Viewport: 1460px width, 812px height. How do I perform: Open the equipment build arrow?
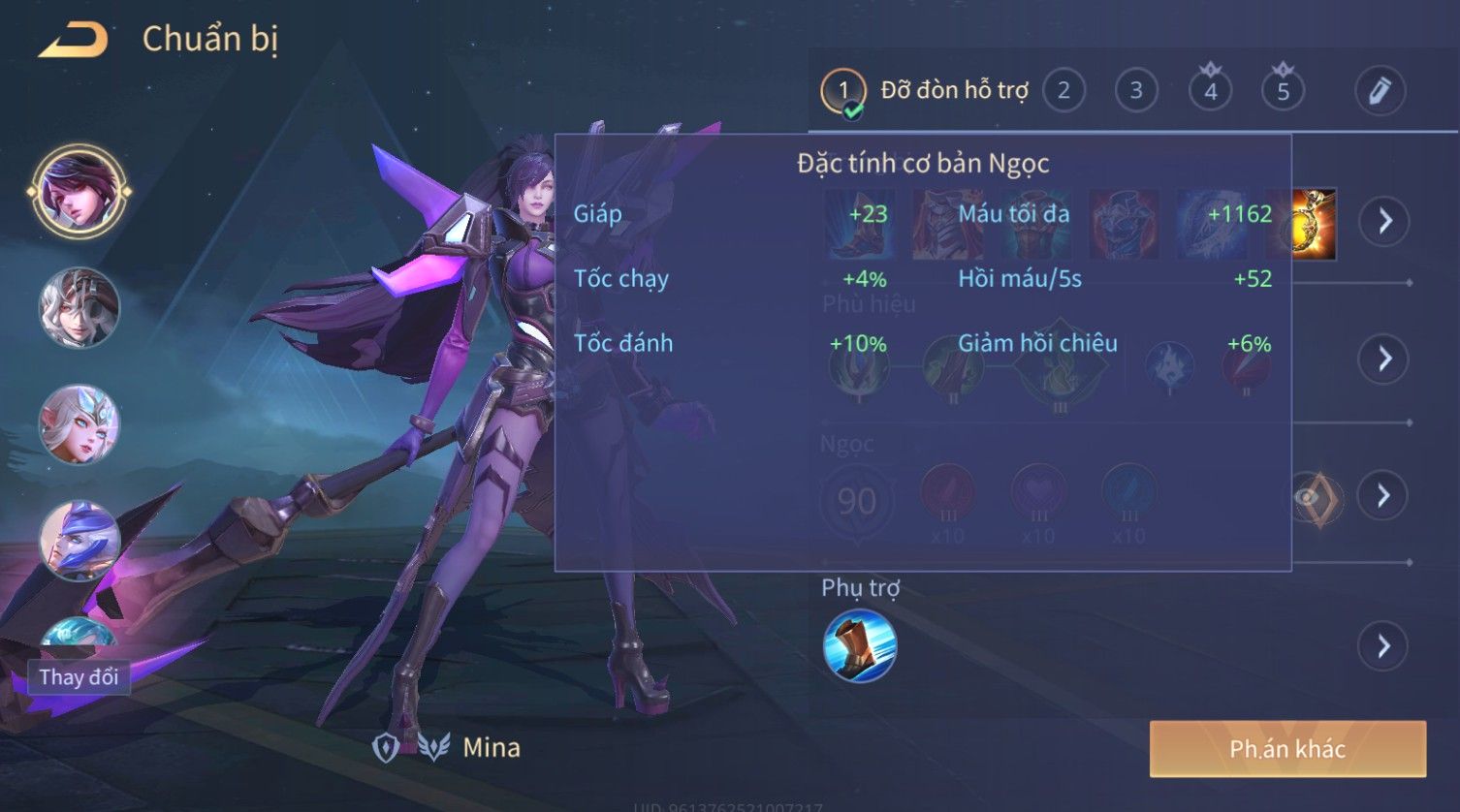[x=1384, y=221]
